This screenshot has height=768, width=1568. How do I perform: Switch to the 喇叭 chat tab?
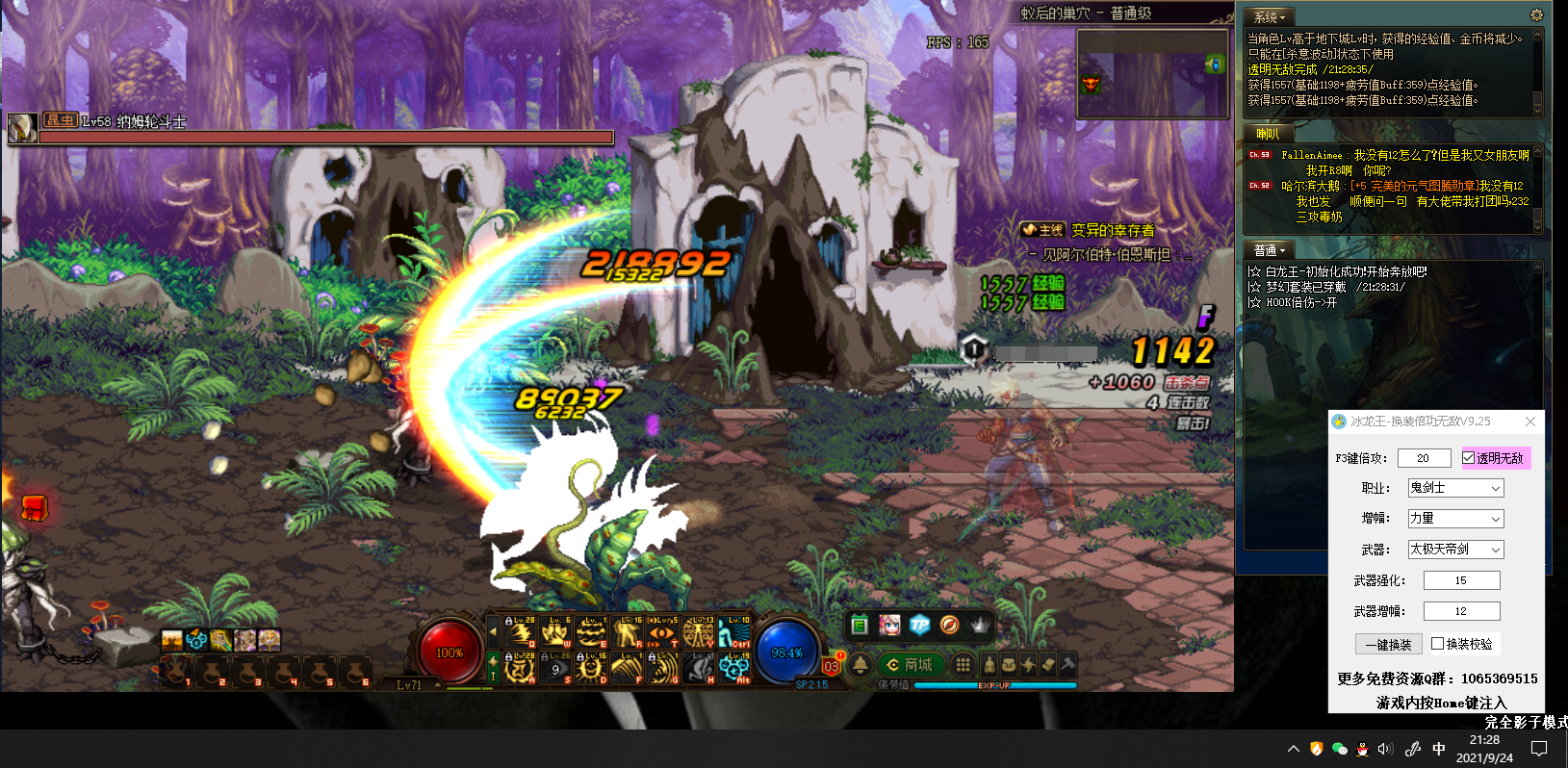pos(1267,134)
